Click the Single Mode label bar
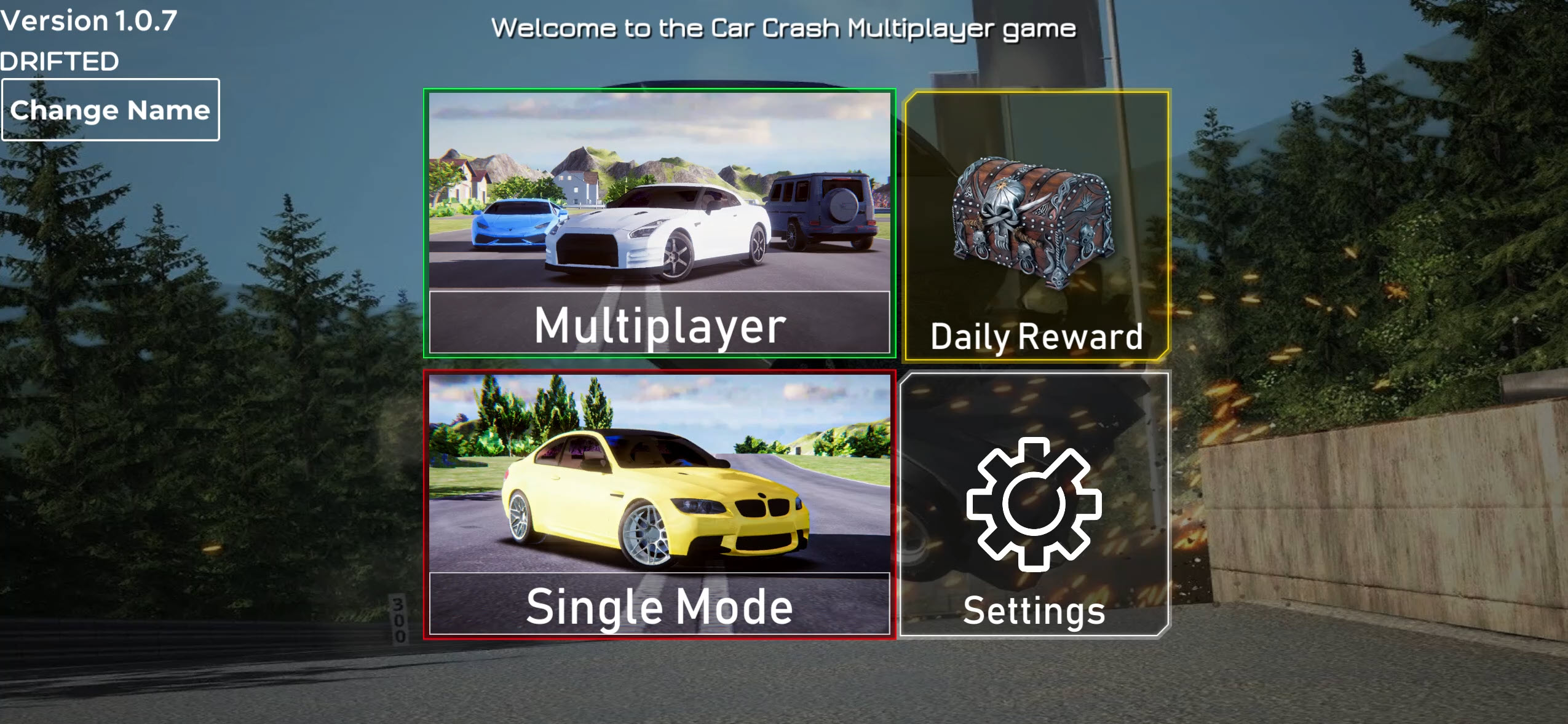Viewport: 1568px width, 724px height. [659, 607]
